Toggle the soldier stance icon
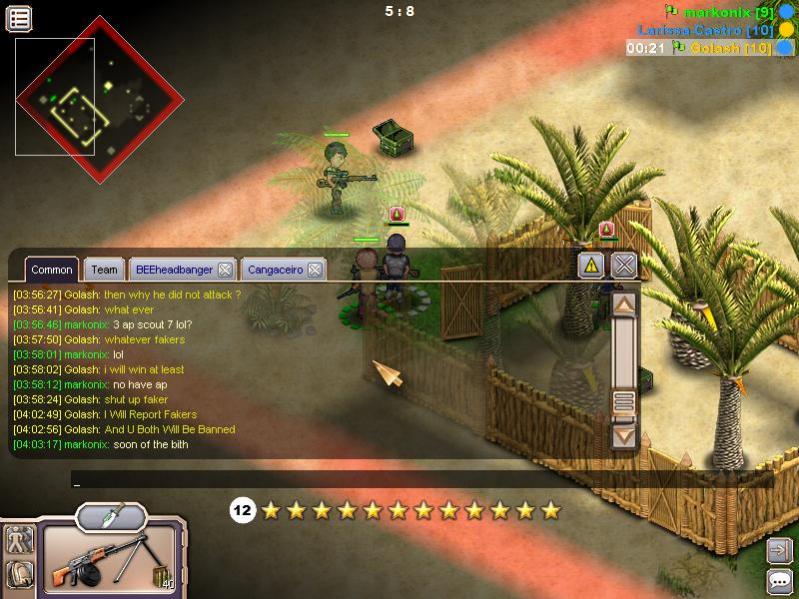This screenshot has height=599, width=799. (x=19, y=540)
